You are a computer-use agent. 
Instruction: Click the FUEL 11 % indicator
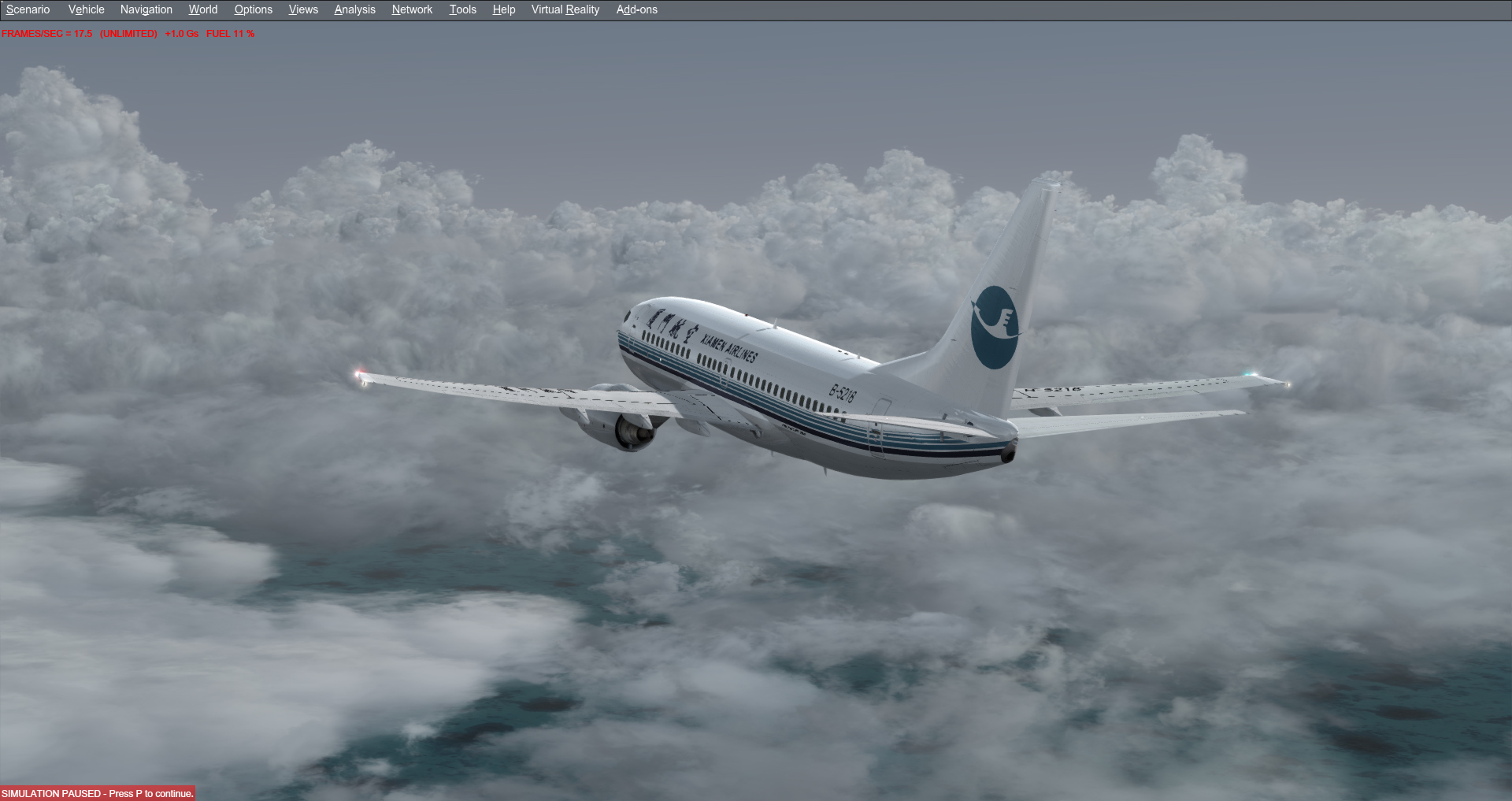[229, 34]
